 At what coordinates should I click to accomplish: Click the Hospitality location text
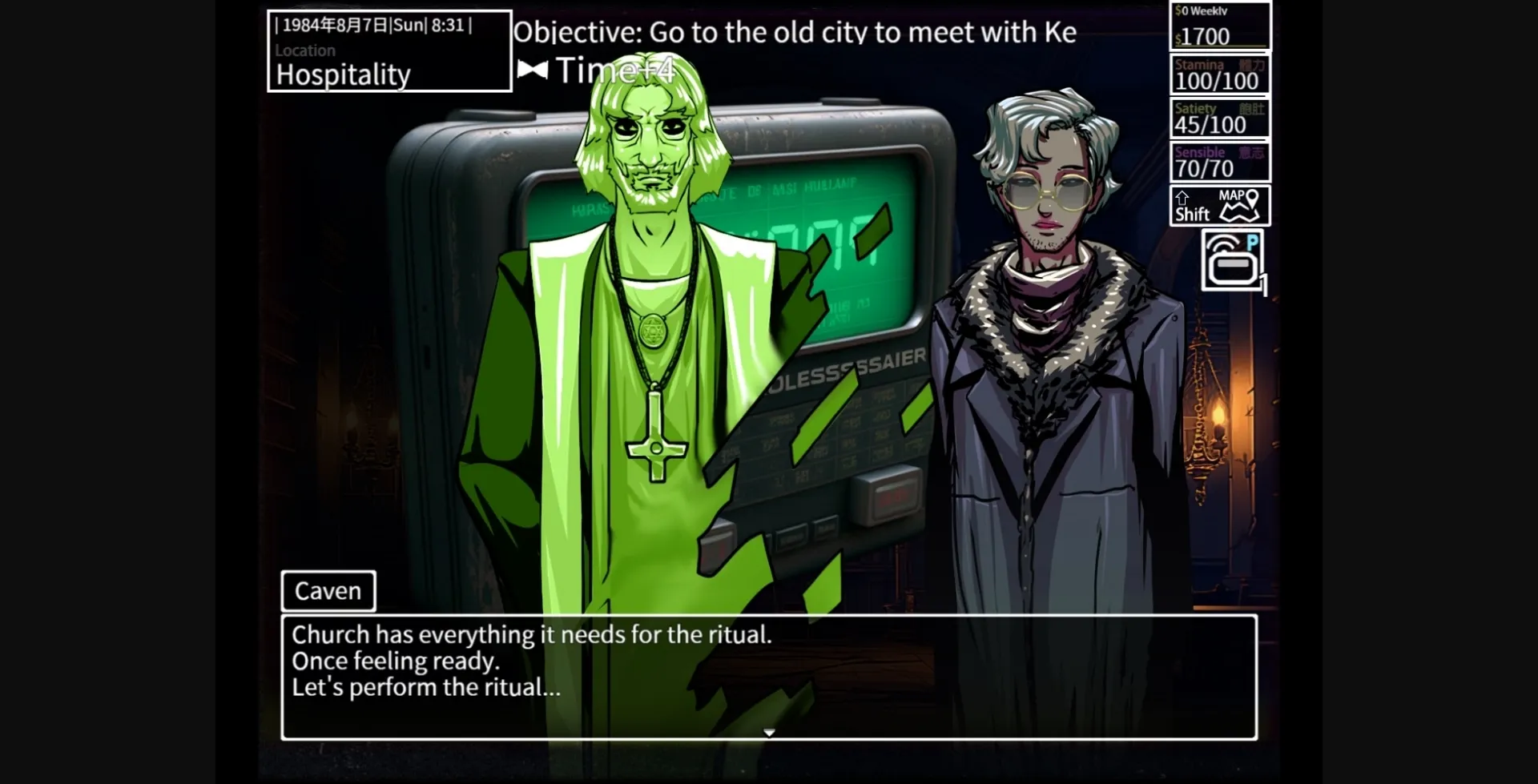click(x=343, y=74)
